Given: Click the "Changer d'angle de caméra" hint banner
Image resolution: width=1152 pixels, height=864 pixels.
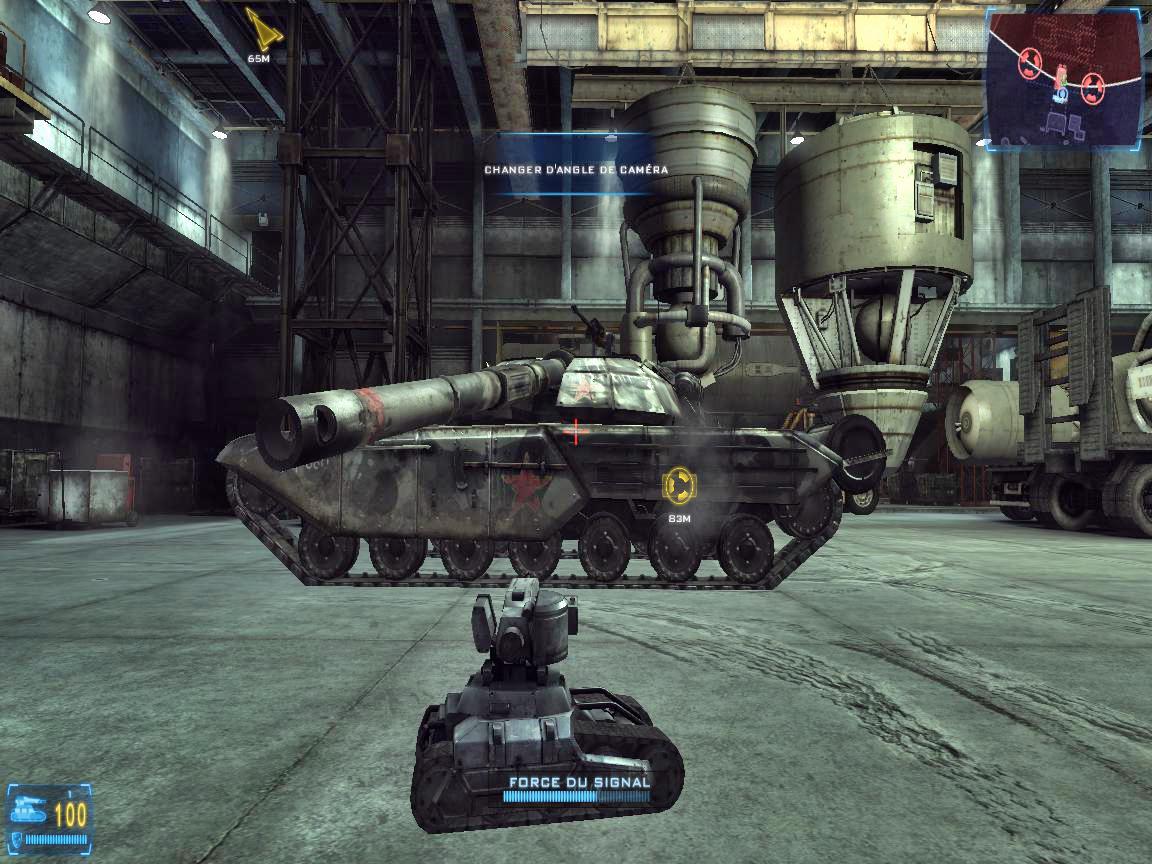Looking at the screenshot, I should click(x=575, y=169).
